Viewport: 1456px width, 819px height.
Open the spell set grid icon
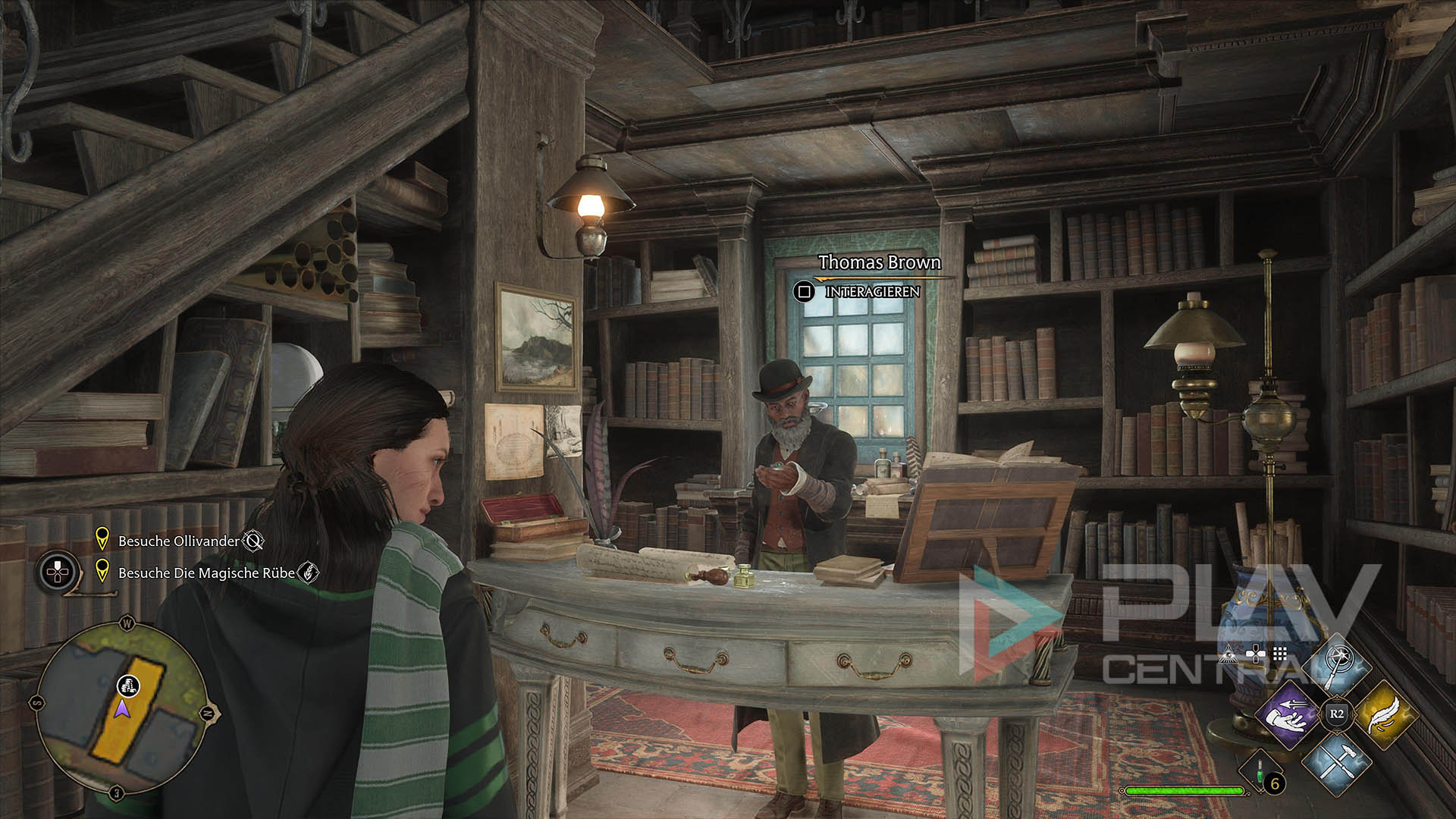1280,654
